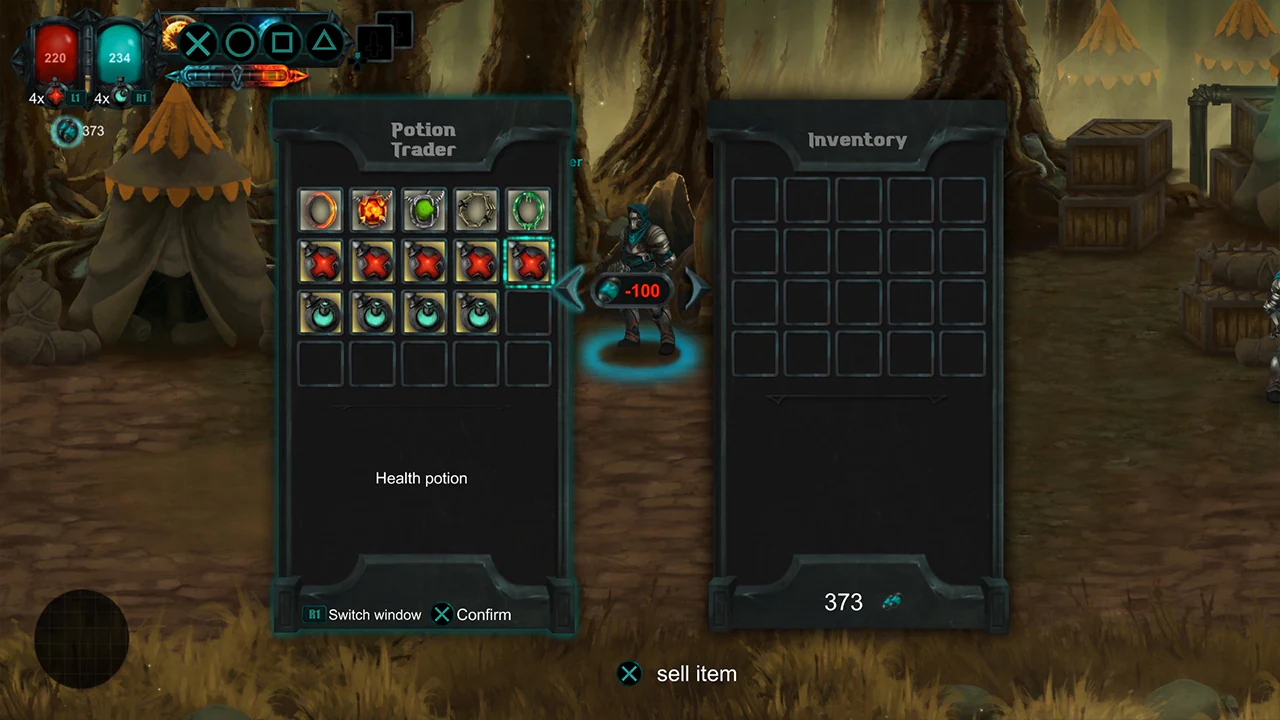Select the green gem amulet
Image resolution: width=1280 pixels, height=720 pixels.
click(x=424, y=209)
